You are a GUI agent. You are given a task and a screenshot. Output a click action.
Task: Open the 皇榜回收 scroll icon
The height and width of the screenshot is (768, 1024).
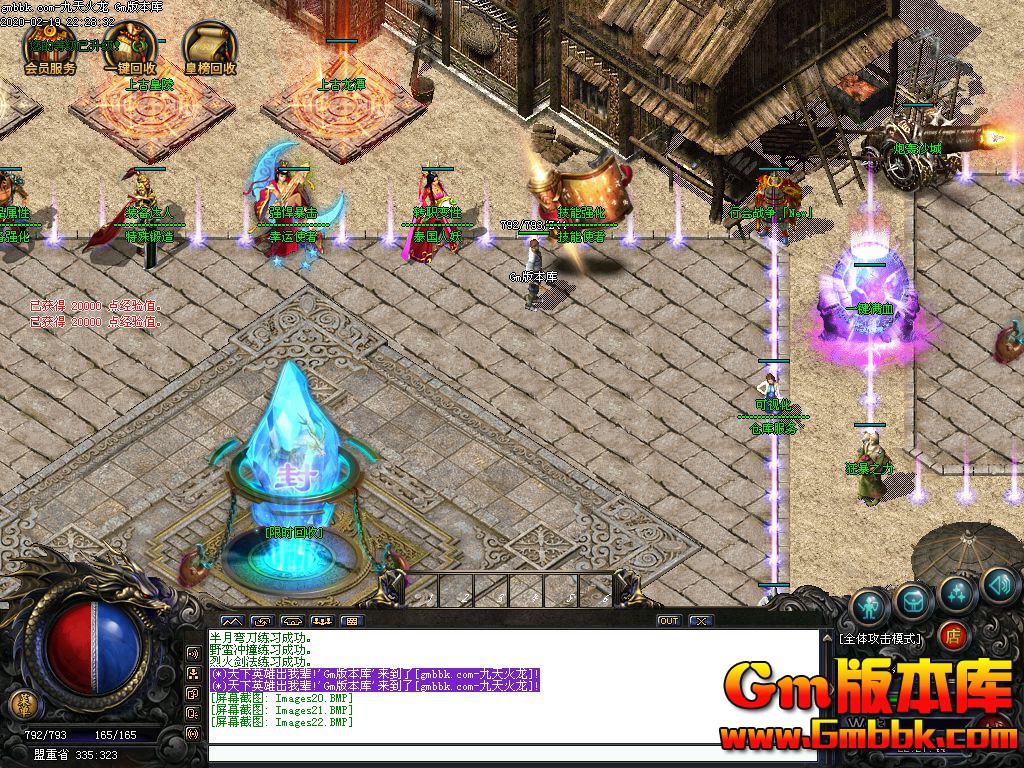(209, 46)
